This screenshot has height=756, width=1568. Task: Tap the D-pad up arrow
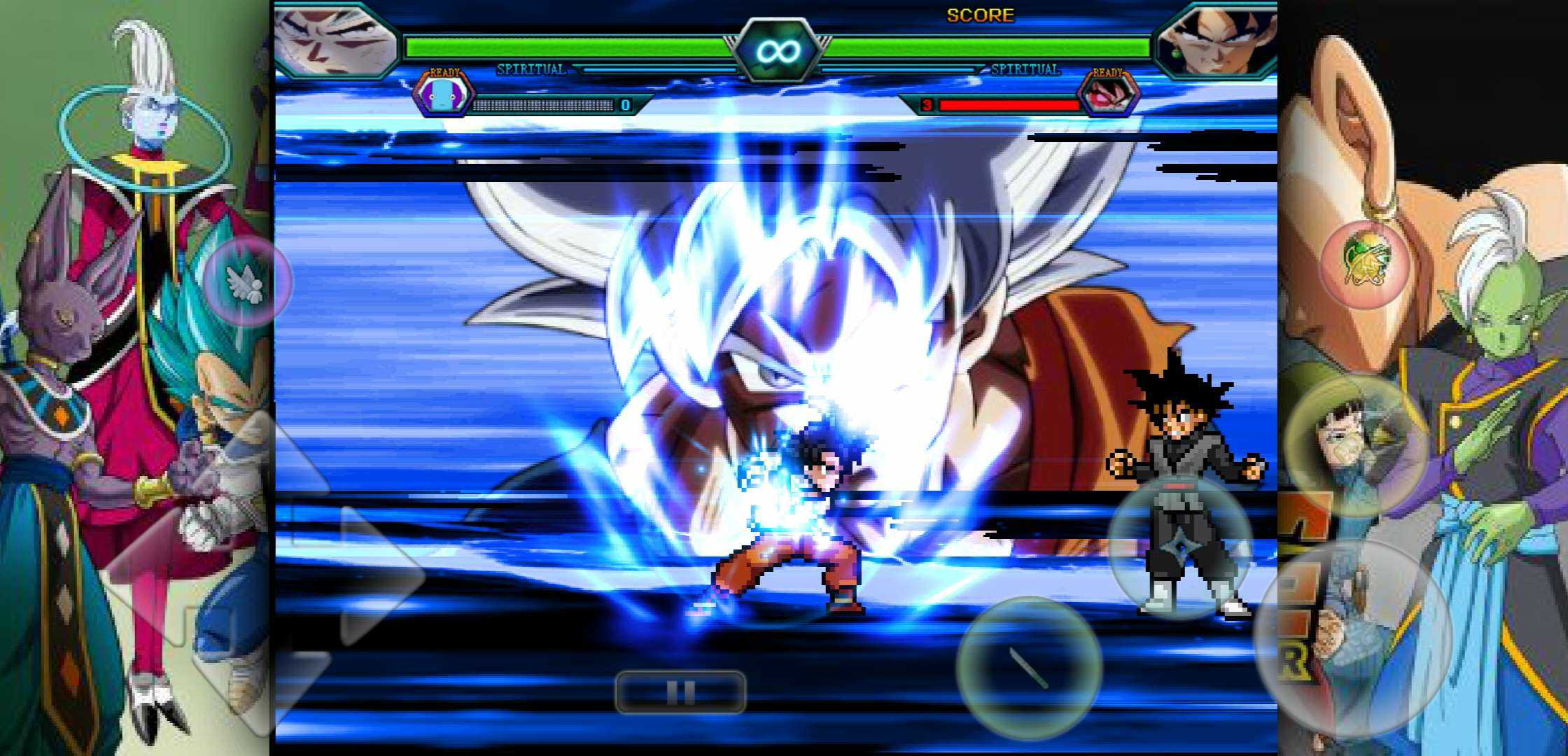point(267,465)
